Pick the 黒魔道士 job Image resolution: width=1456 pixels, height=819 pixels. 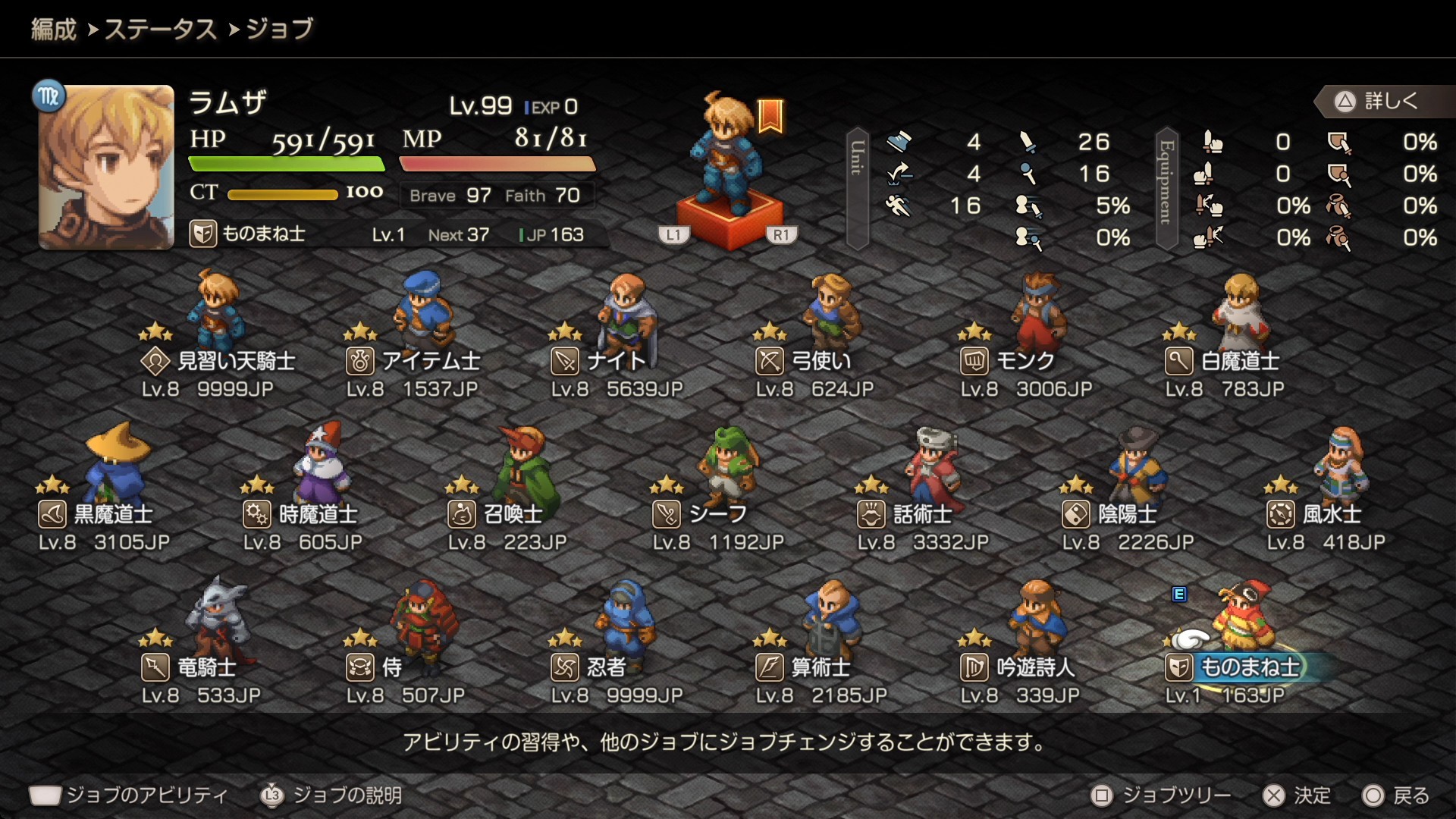[x=96, y=514]
